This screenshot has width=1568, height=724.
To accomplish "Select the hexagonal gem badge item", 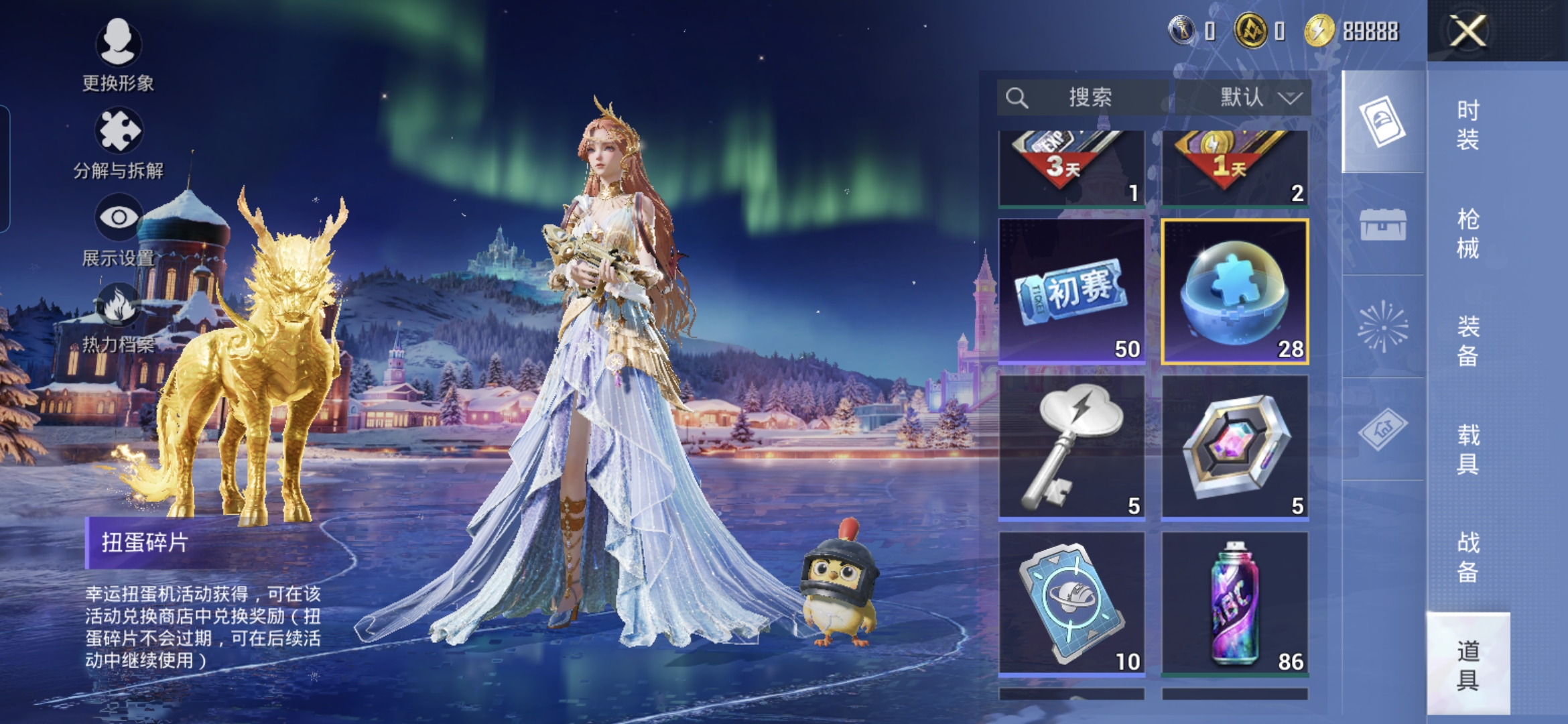I will click(1234, 447).
